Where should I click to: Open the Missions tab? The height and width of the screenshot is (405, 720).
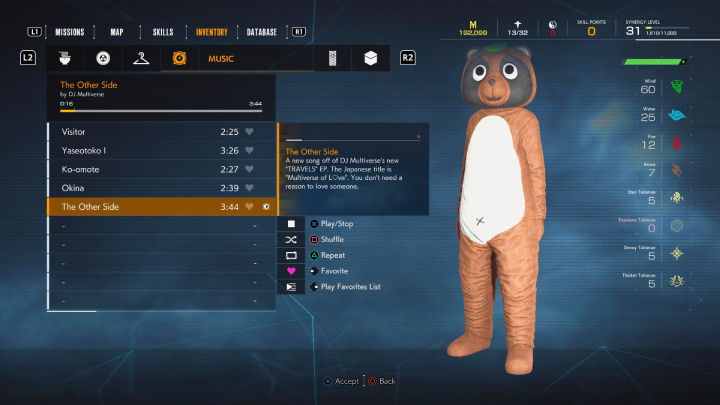coord(70,31)
